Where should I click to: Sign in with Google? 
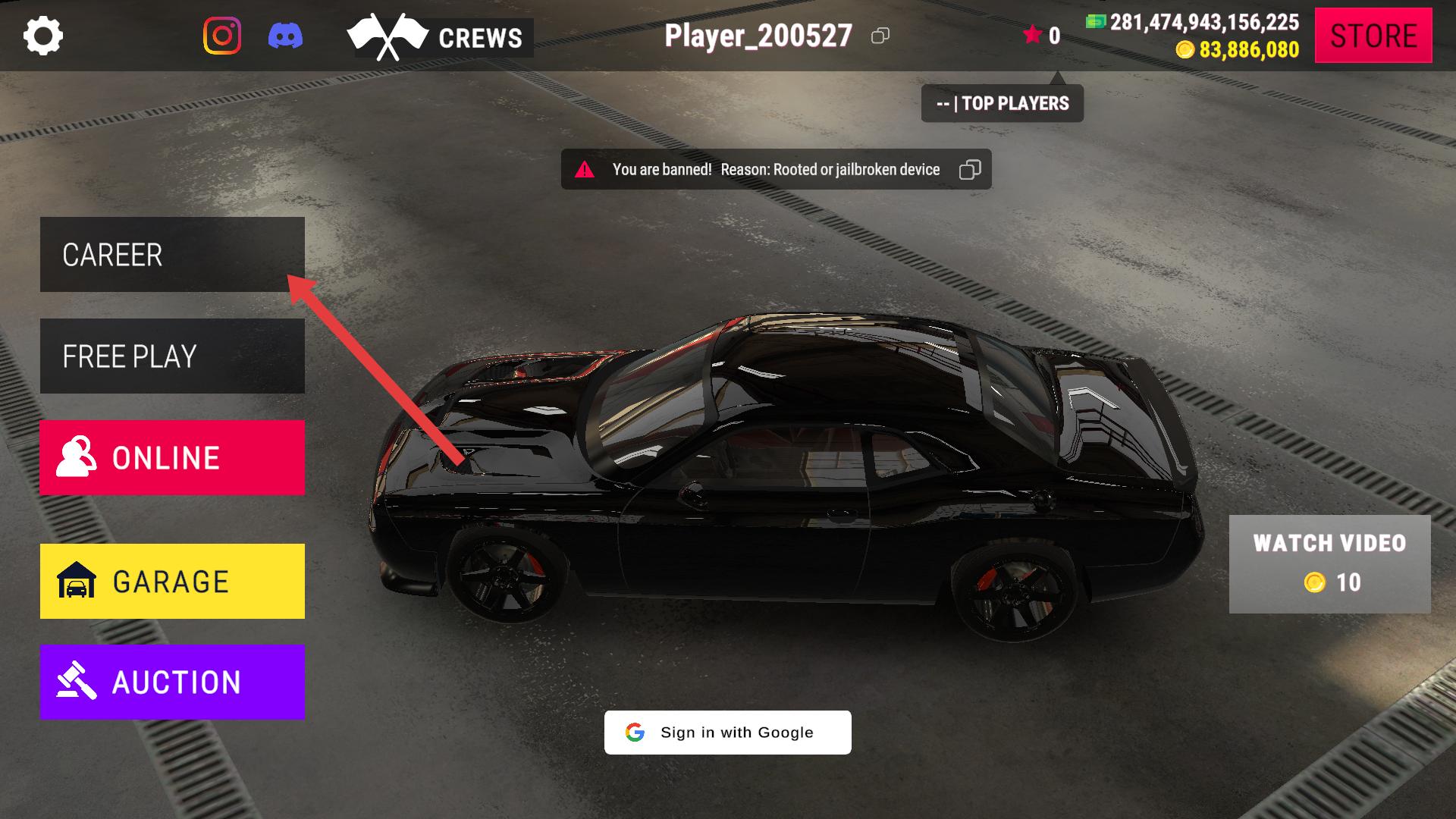click(727, 733)
